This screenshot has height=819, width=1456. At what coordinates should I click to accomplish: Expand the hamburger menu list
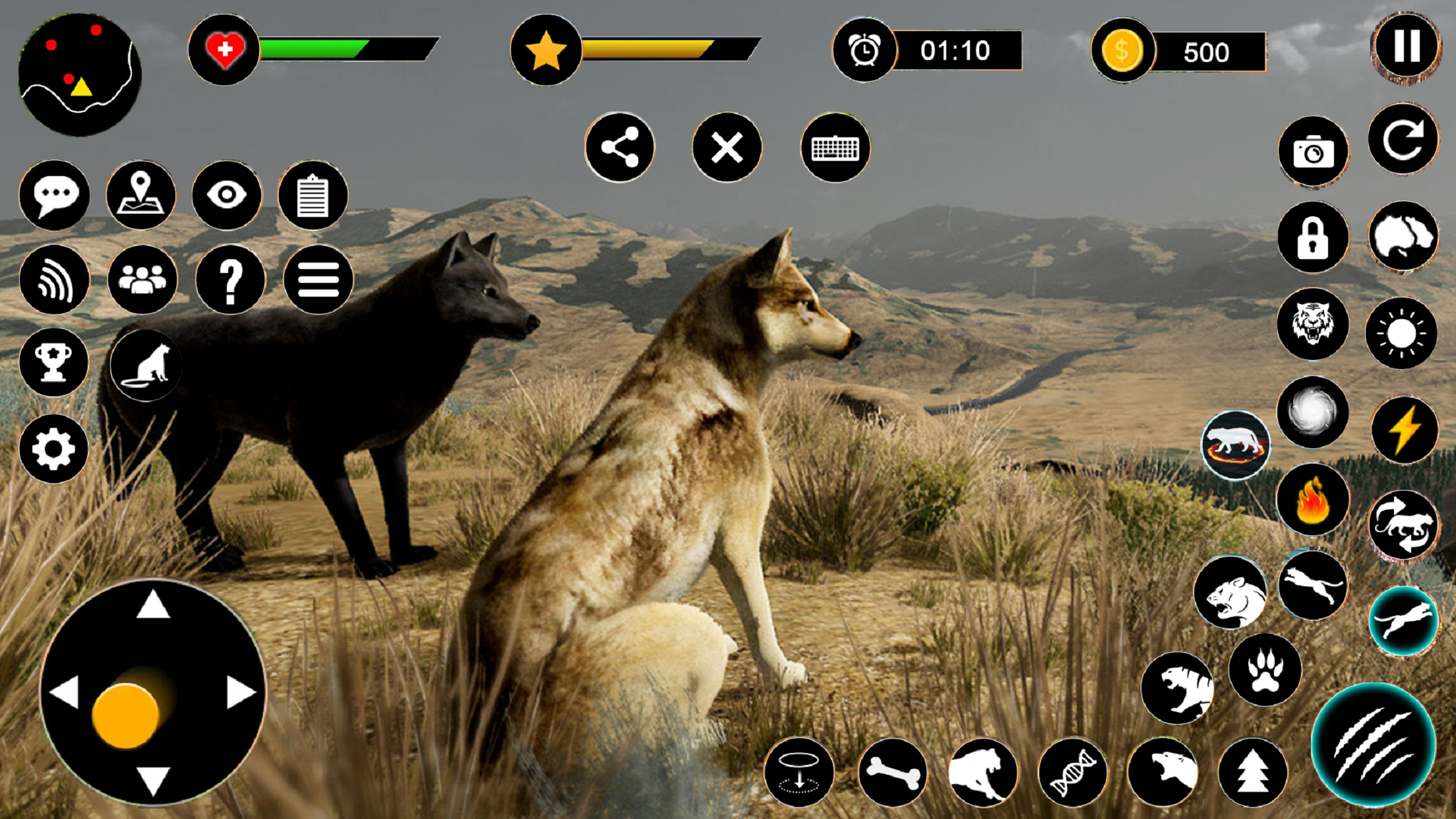(x=317, y=280)
